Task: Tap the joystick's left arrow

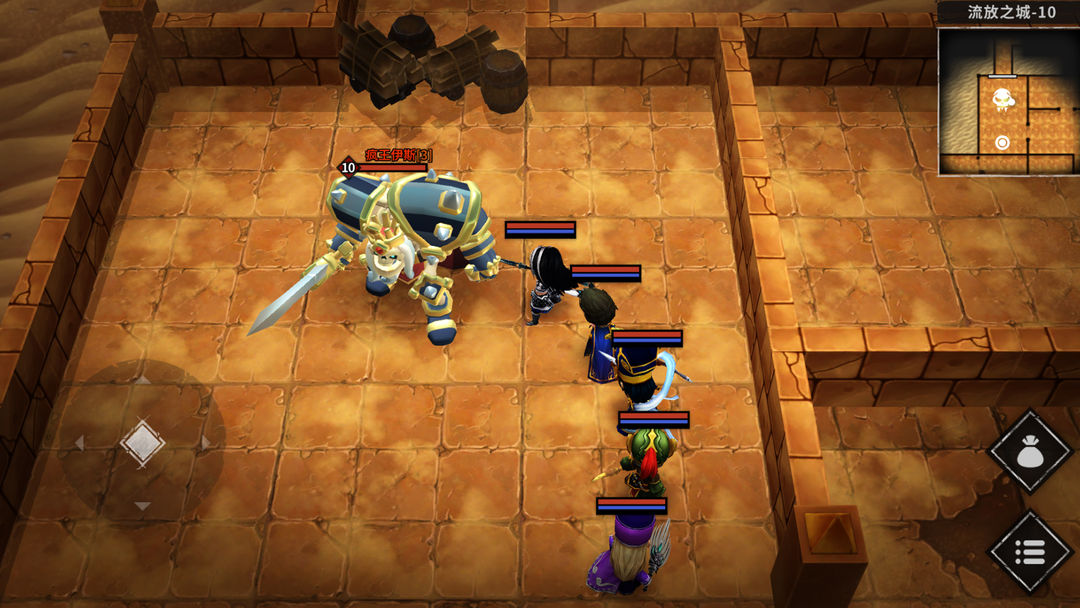Action: [x=79, y=442]
